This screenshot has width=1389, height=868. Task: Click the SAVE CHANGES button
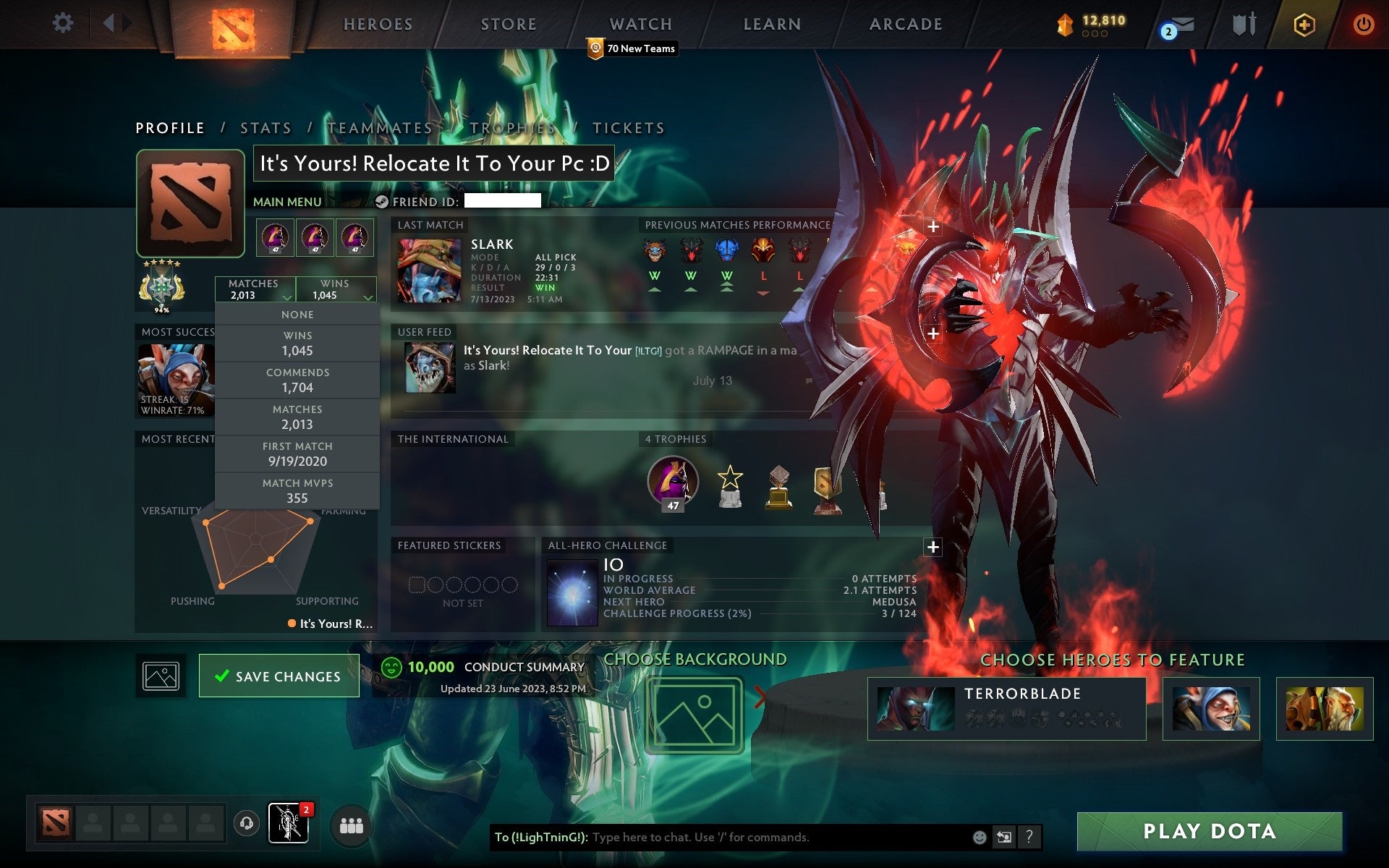tap(279, 676)
